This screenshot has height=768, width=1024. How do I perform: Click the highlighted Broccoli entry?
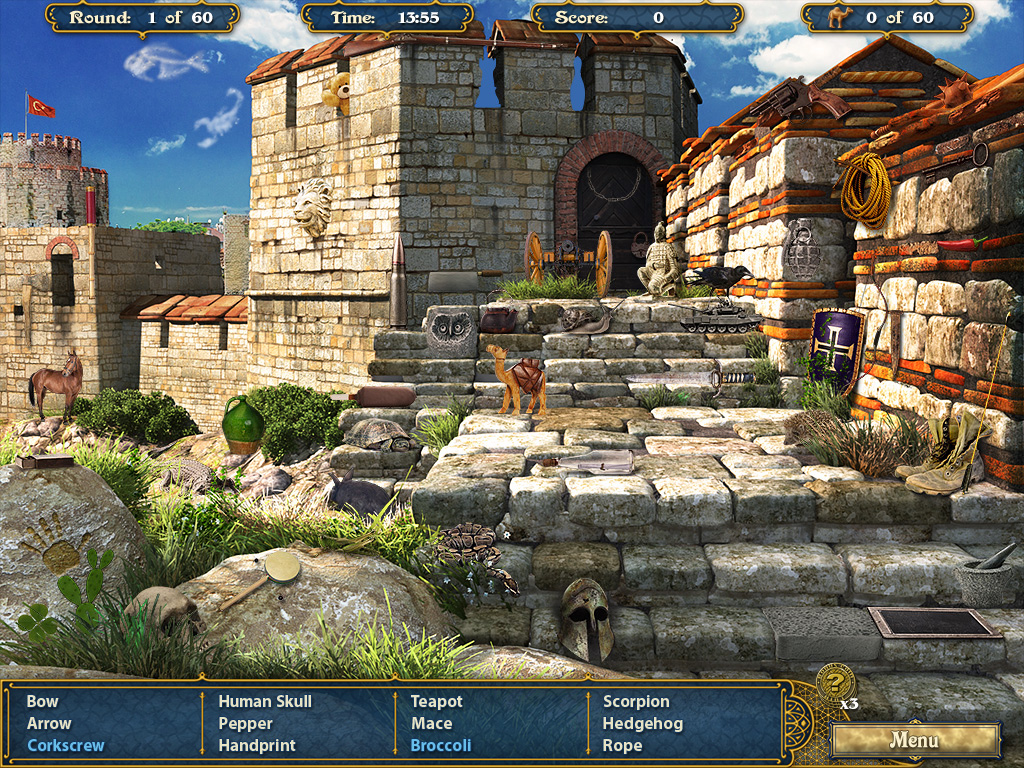click(x=441, y=746)
